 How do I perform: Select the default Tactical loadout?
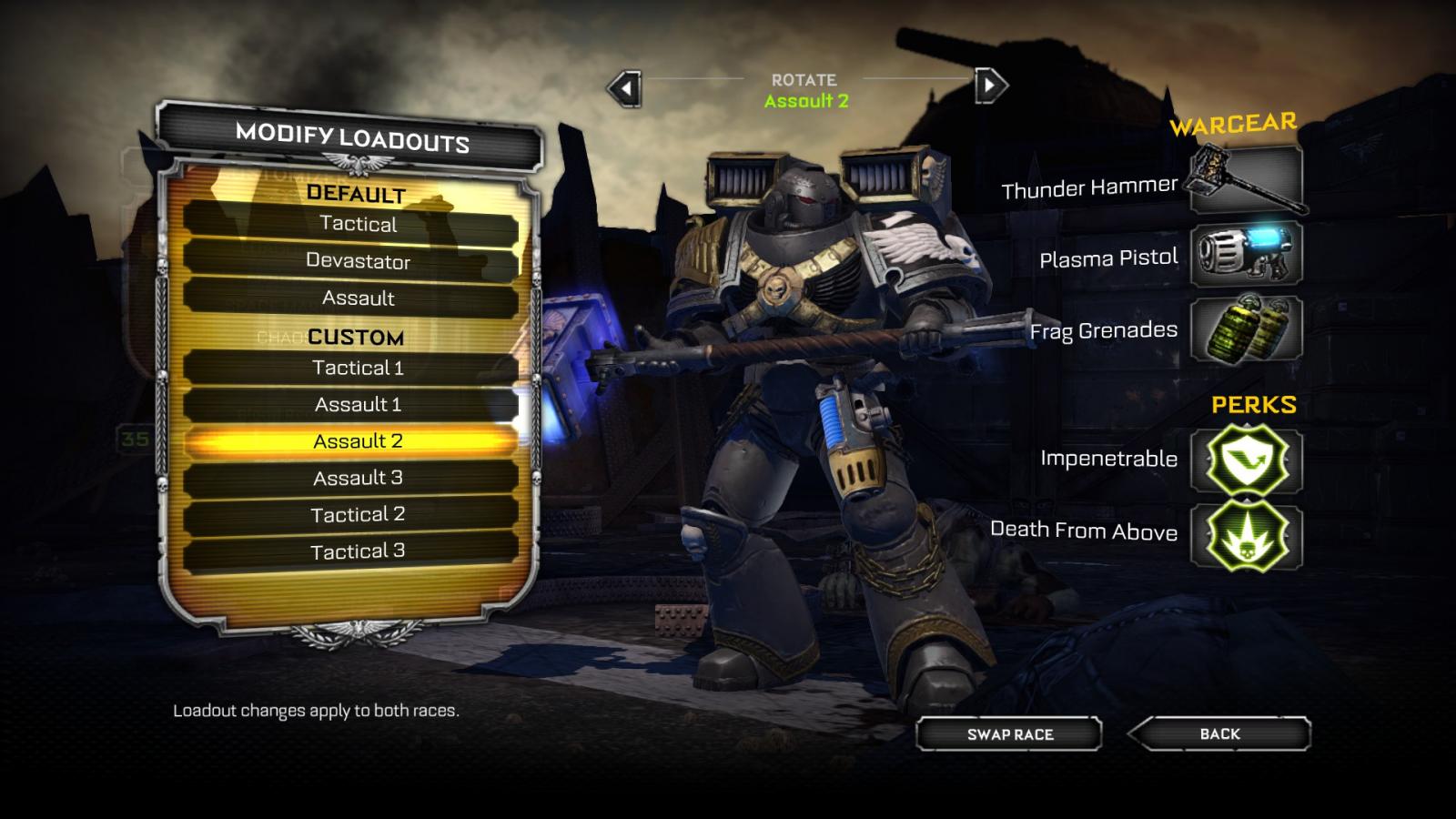tap(358, 224)
